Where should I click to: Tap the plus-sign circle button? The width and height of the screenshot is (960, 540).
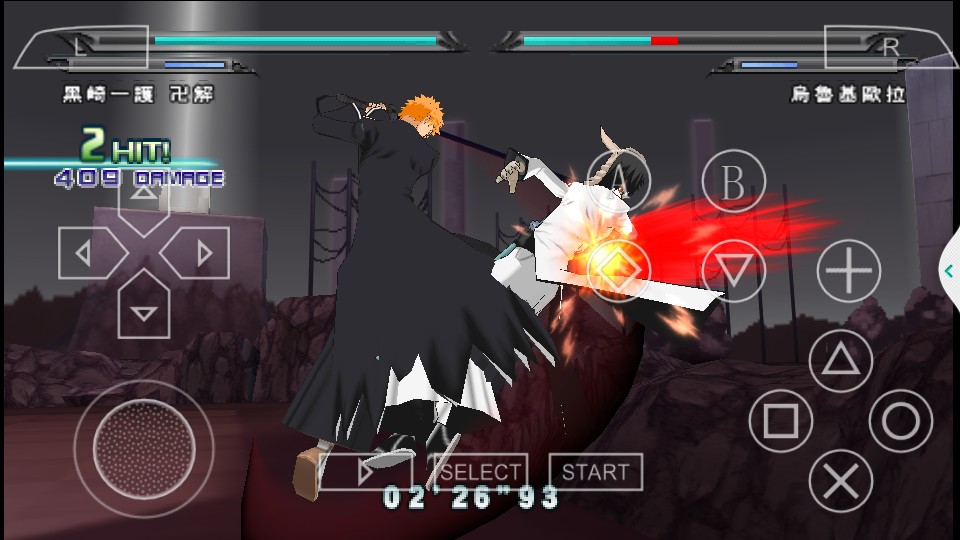(848, 270)
